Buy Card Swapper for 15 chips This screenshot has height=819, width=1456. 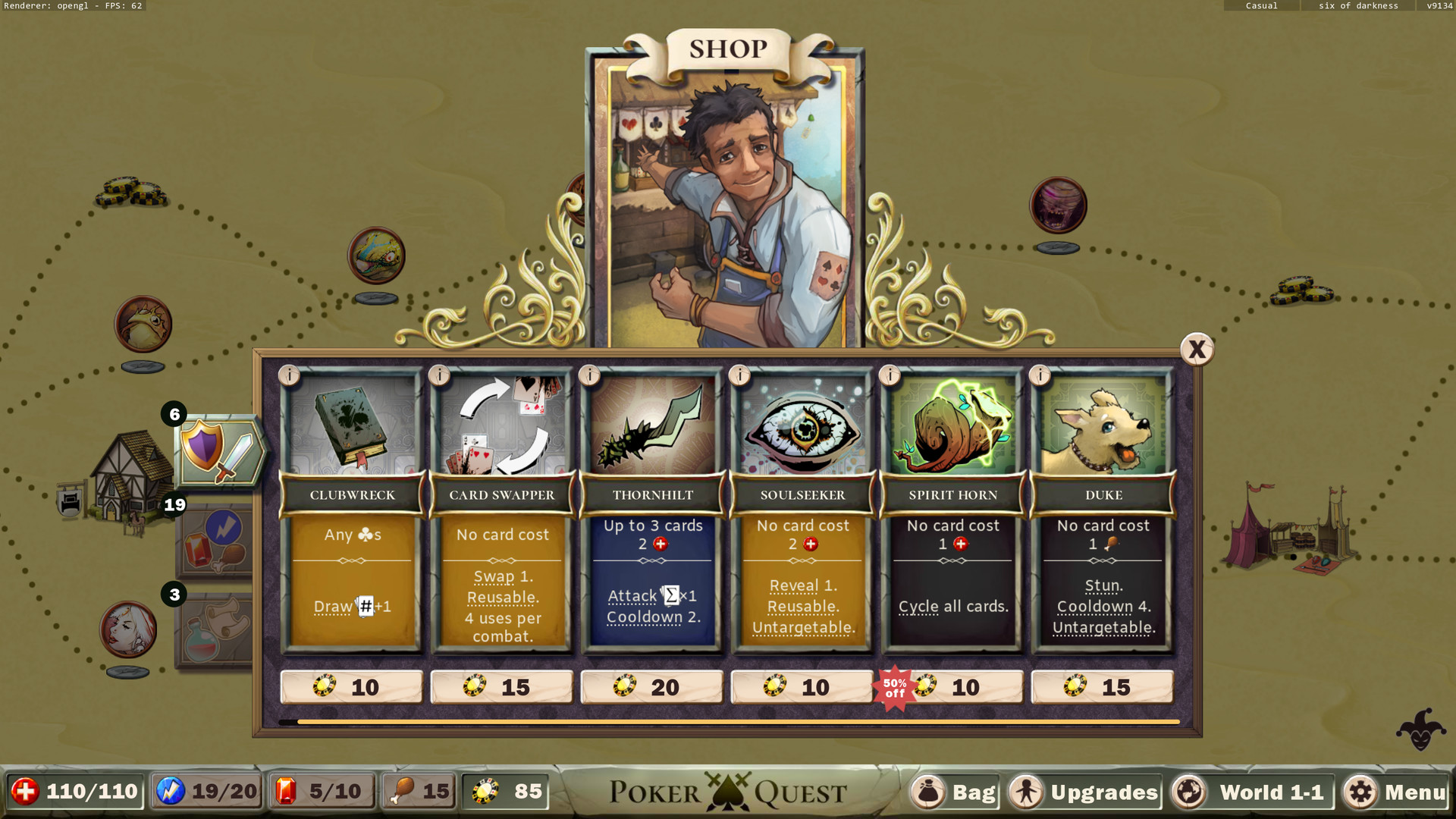502,687
